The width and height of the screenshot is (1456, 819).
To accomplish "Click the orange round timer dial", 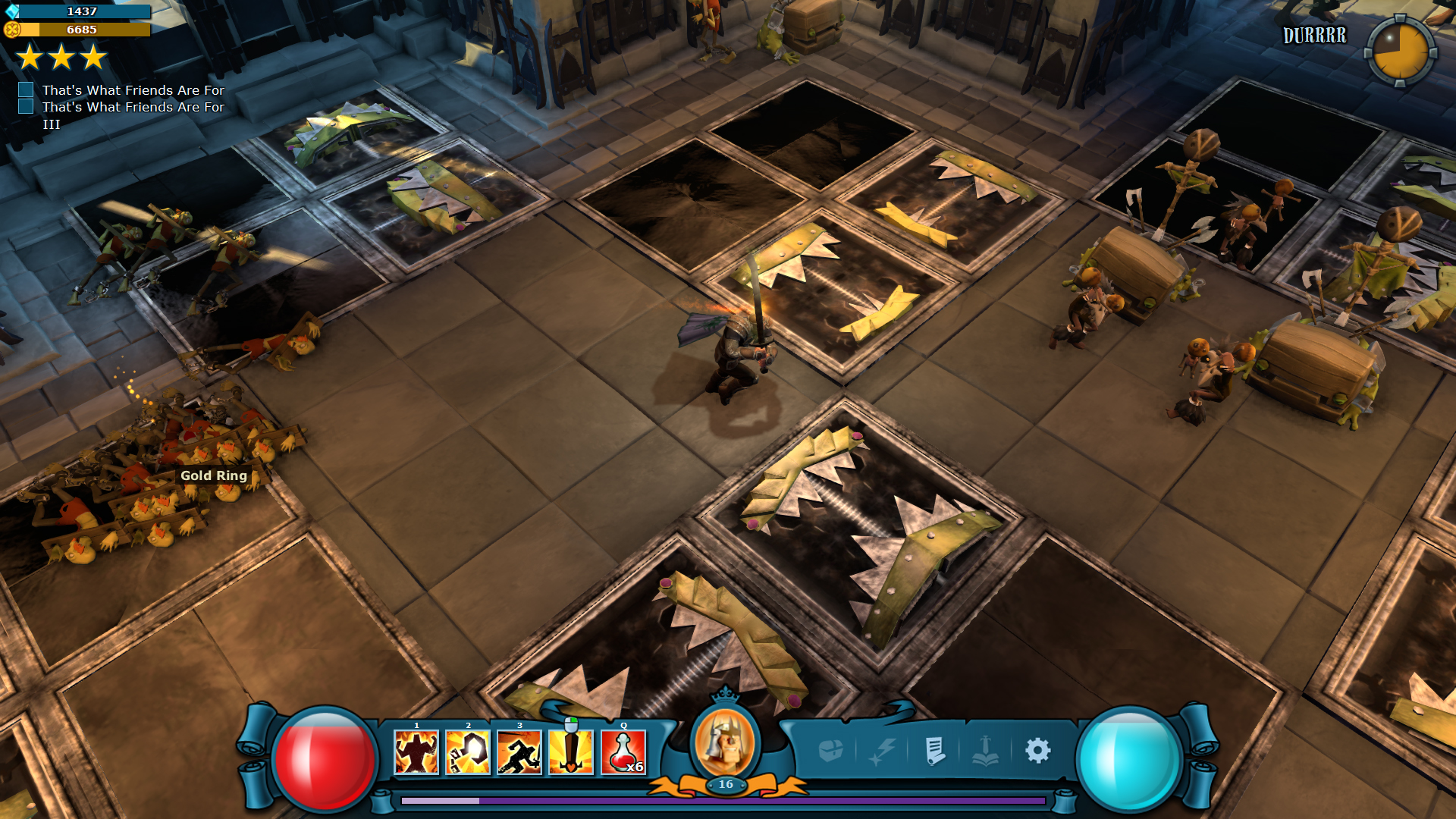I will [x=1400, y=51].
